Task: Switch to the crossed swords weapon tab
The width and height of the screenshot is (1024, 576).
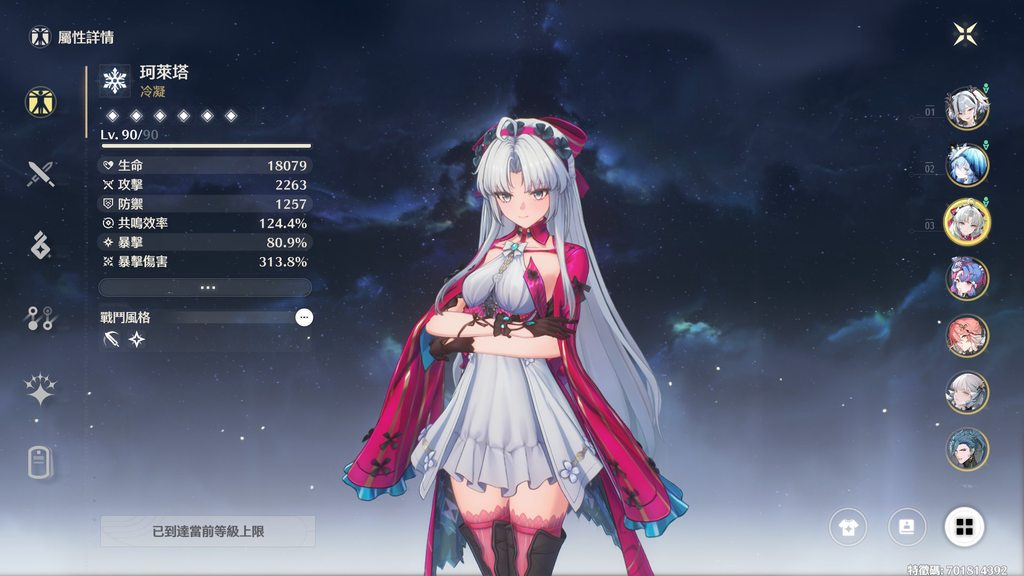Action: tap(41, 174)
